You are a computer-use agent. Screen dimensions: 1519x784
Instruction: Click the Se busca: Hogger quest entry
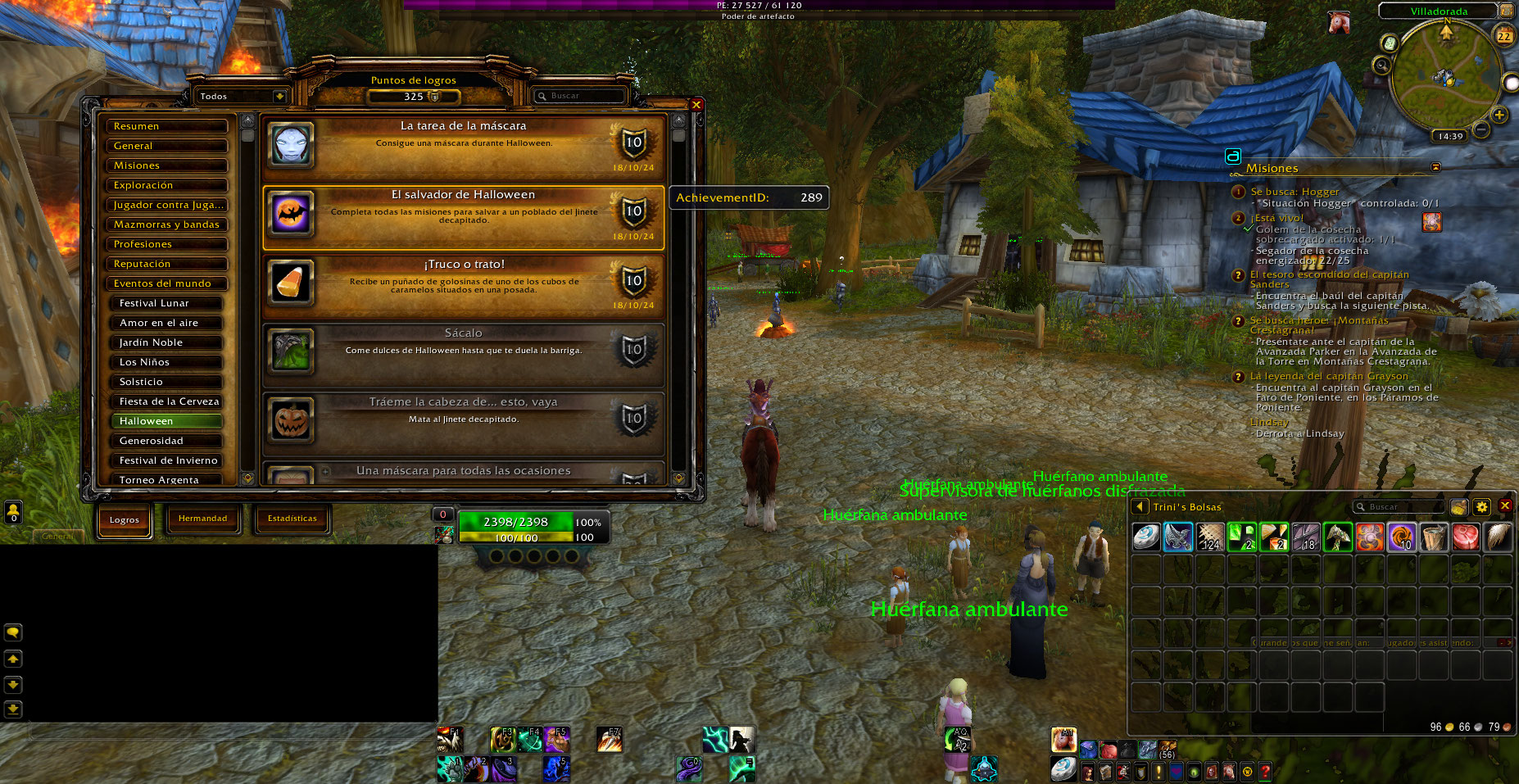(1295, 192)
